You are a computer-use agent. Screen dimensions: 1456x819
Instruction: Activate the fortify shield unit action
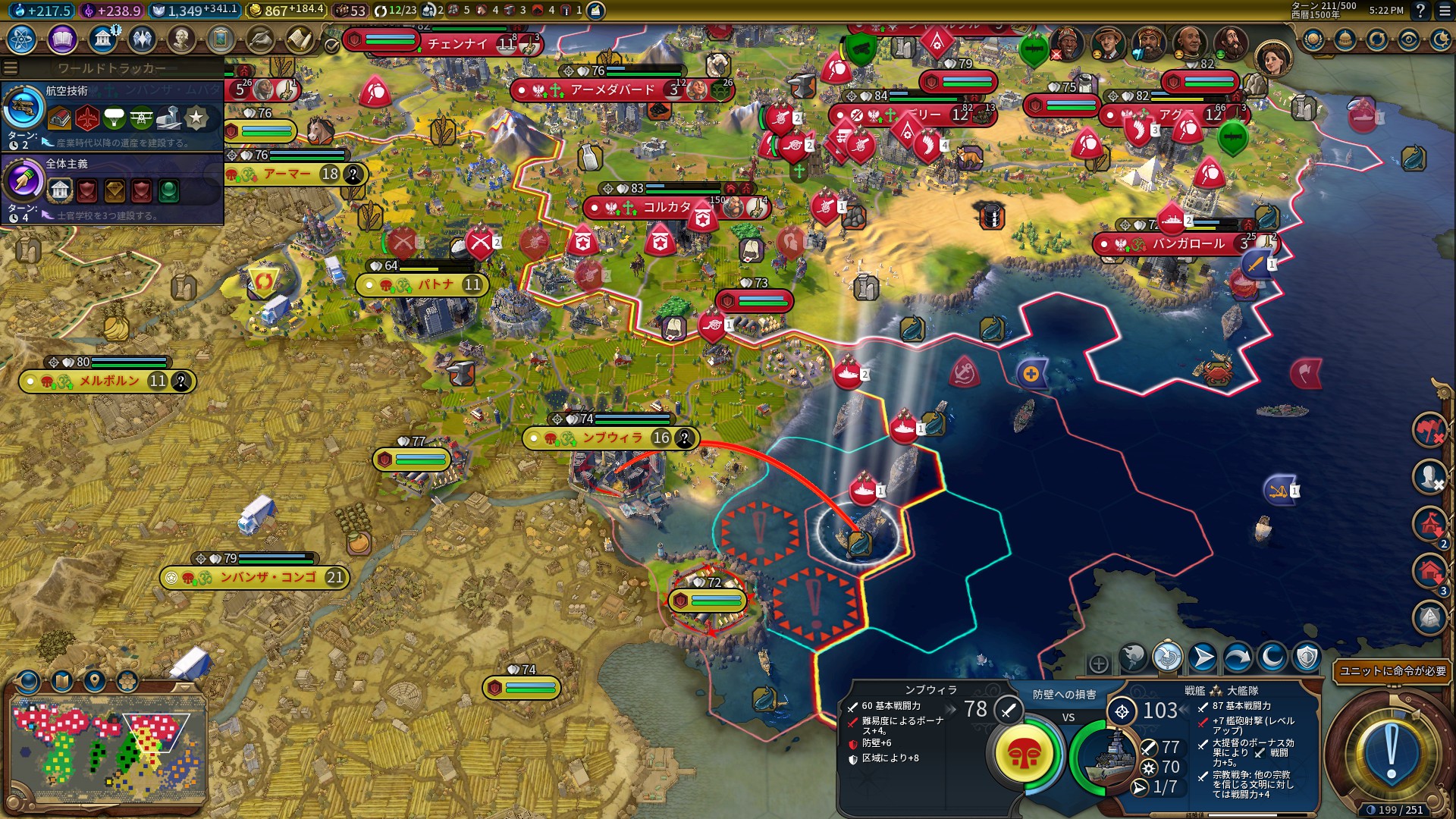click(1307, 657)
